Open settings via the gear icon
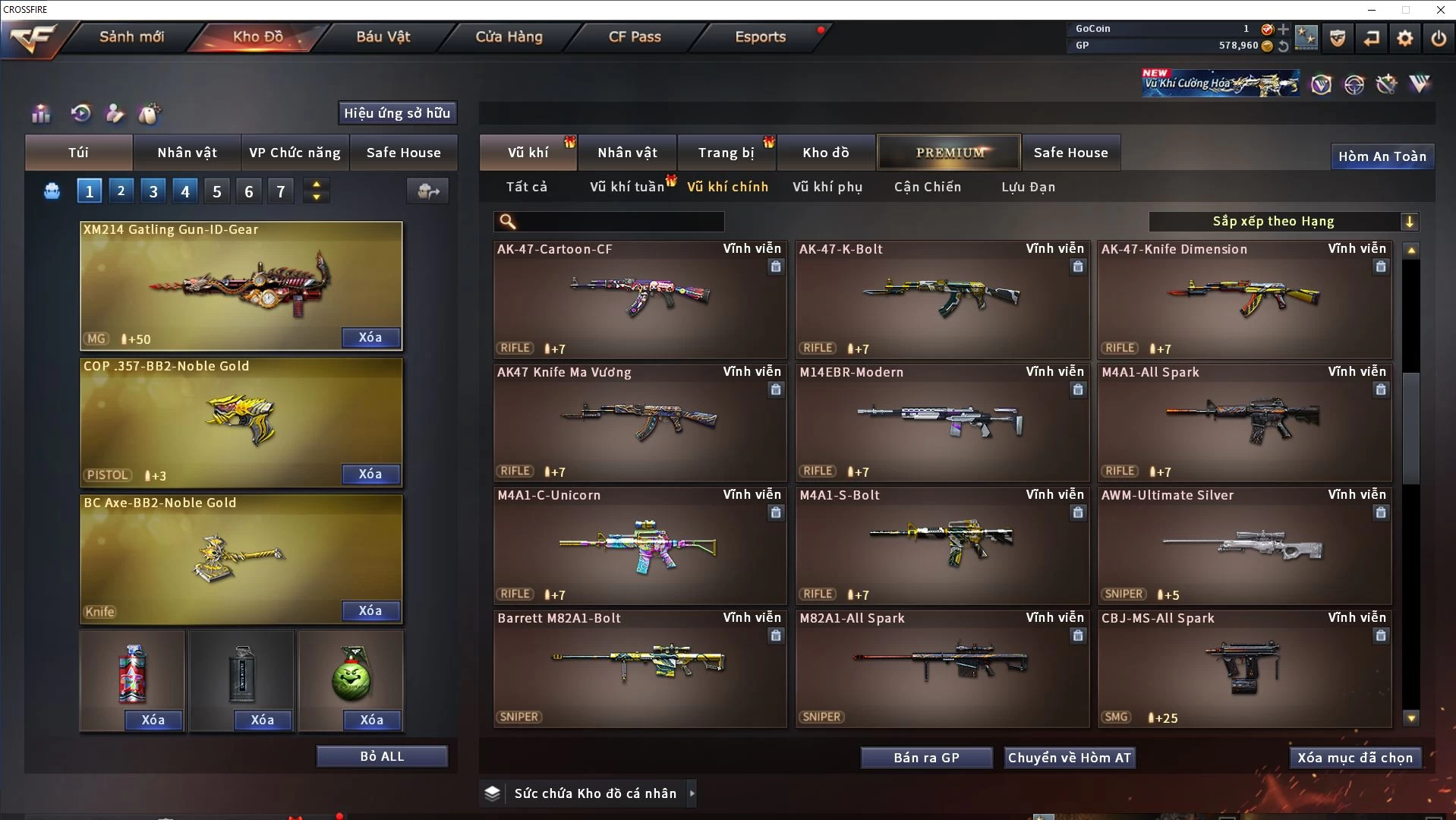Image resolution: width=1456 pixels, height=820 pixels. [x=1405, y=37]
